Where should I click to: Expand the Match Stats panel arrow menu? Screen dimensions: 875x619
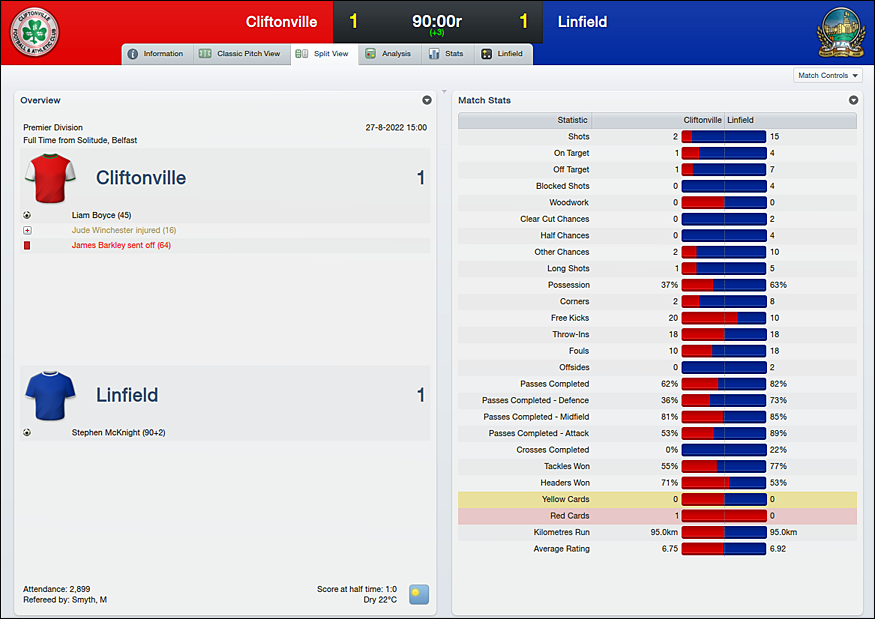(x=853, y=100)
